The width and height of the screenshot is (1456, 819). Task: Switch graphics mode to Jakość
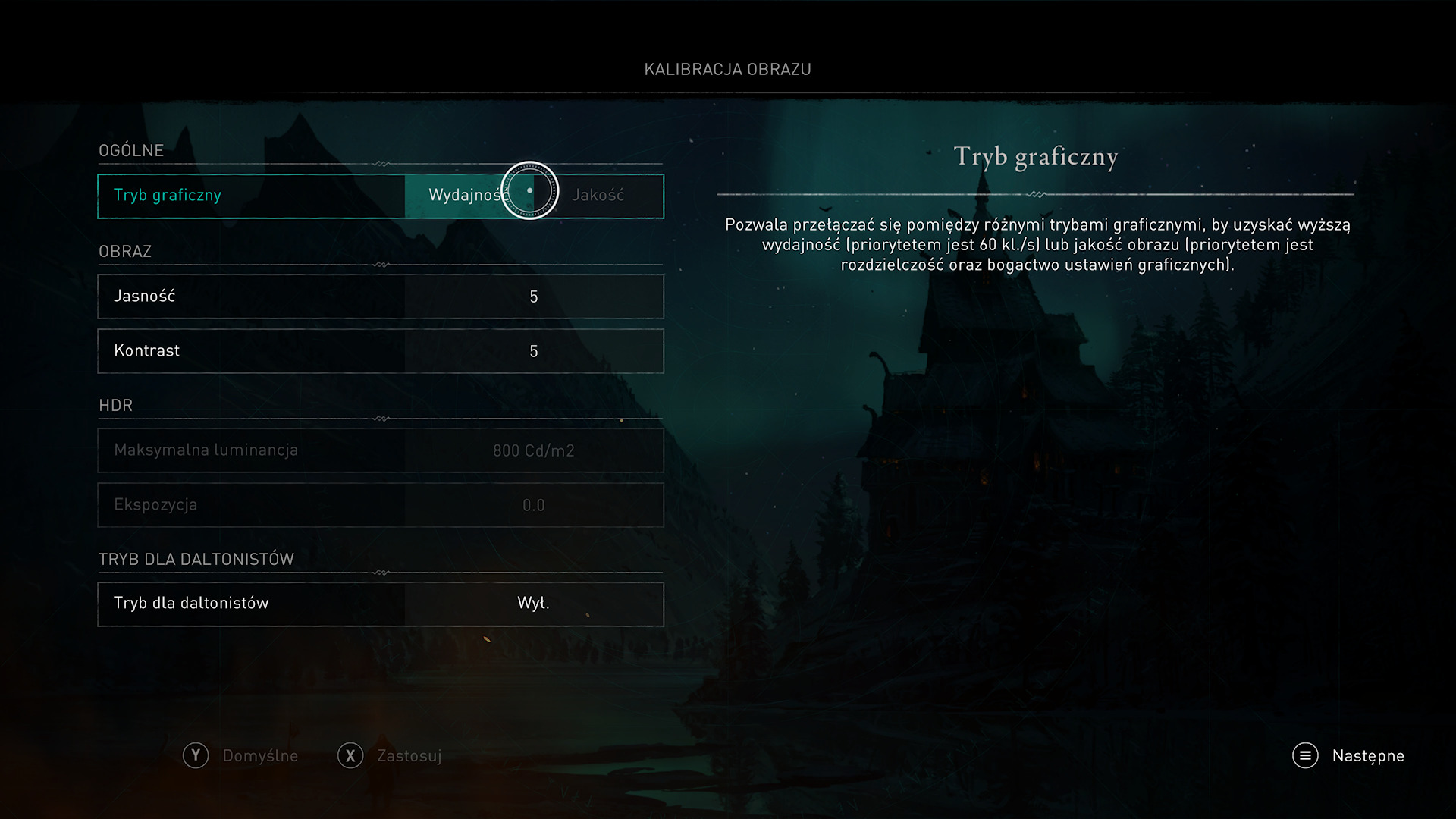[x=598, y=196]
